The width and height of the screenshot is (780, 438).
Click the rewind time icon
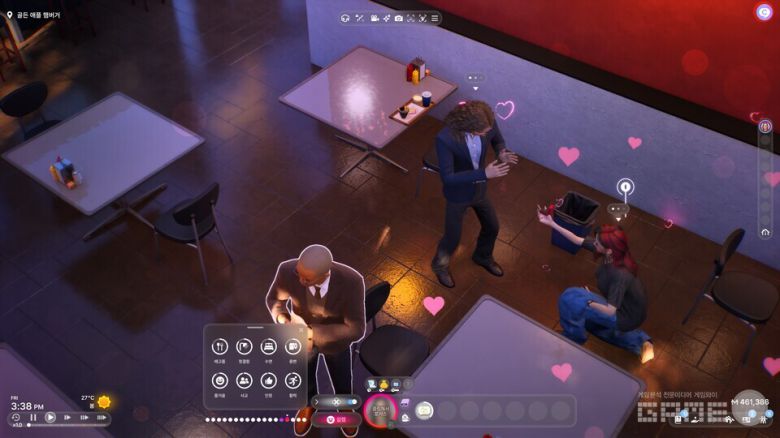point(16,418)
